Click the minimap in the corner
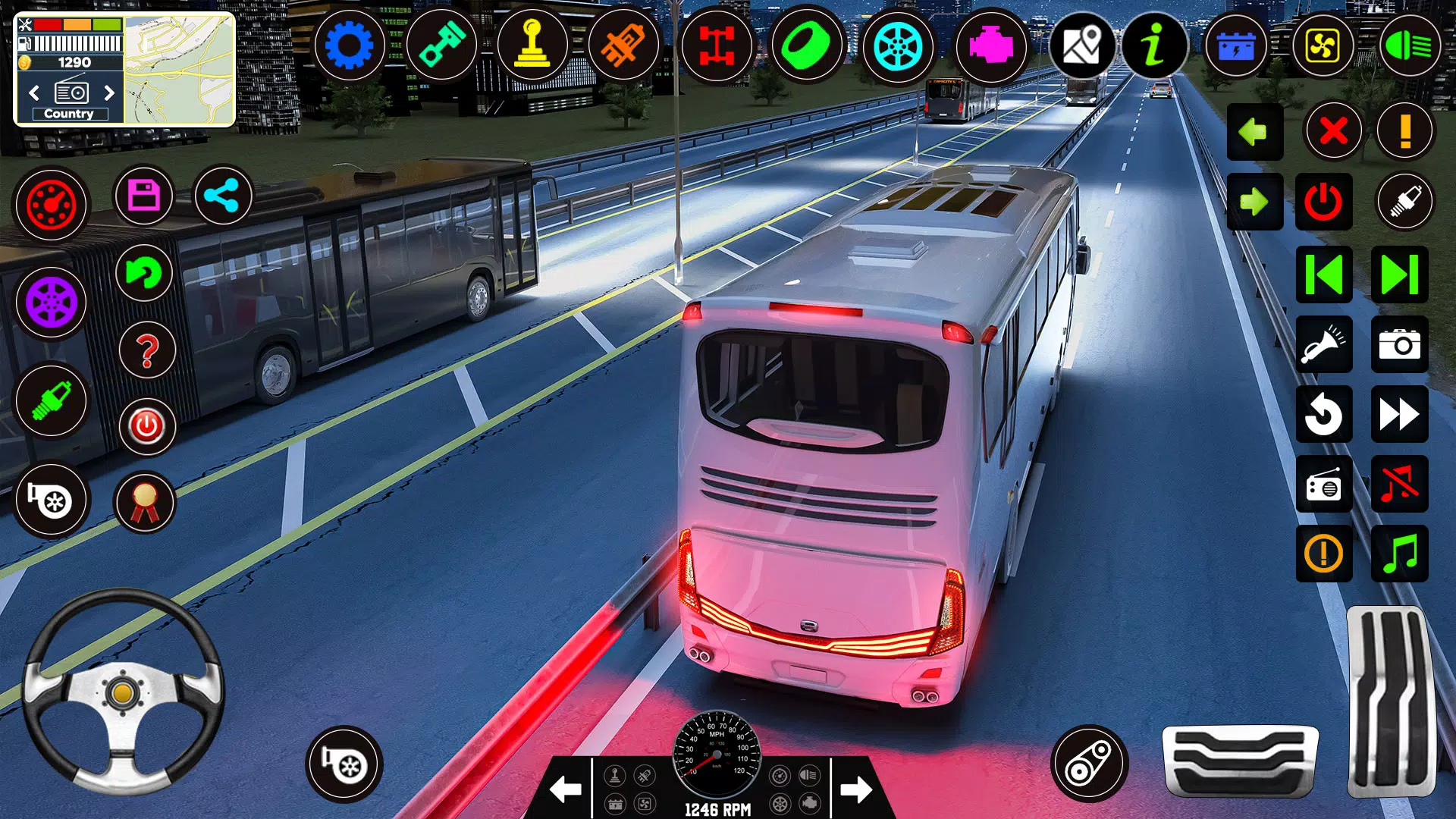The height and width of the screenshot is (819, 1456). pos(179,70)
